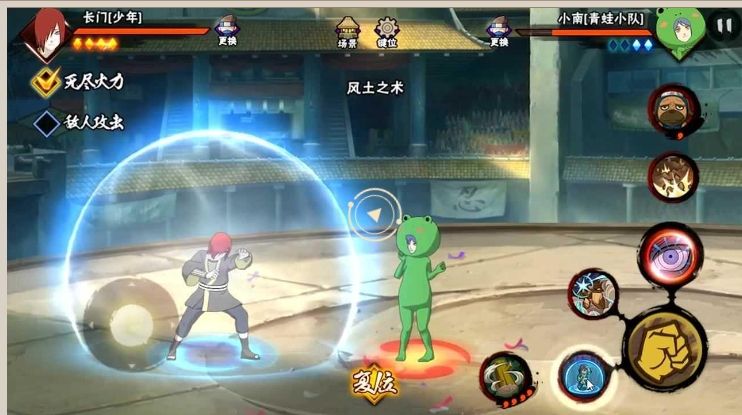
Task: Pause the match with the pause button
Action: coord(723,27)
